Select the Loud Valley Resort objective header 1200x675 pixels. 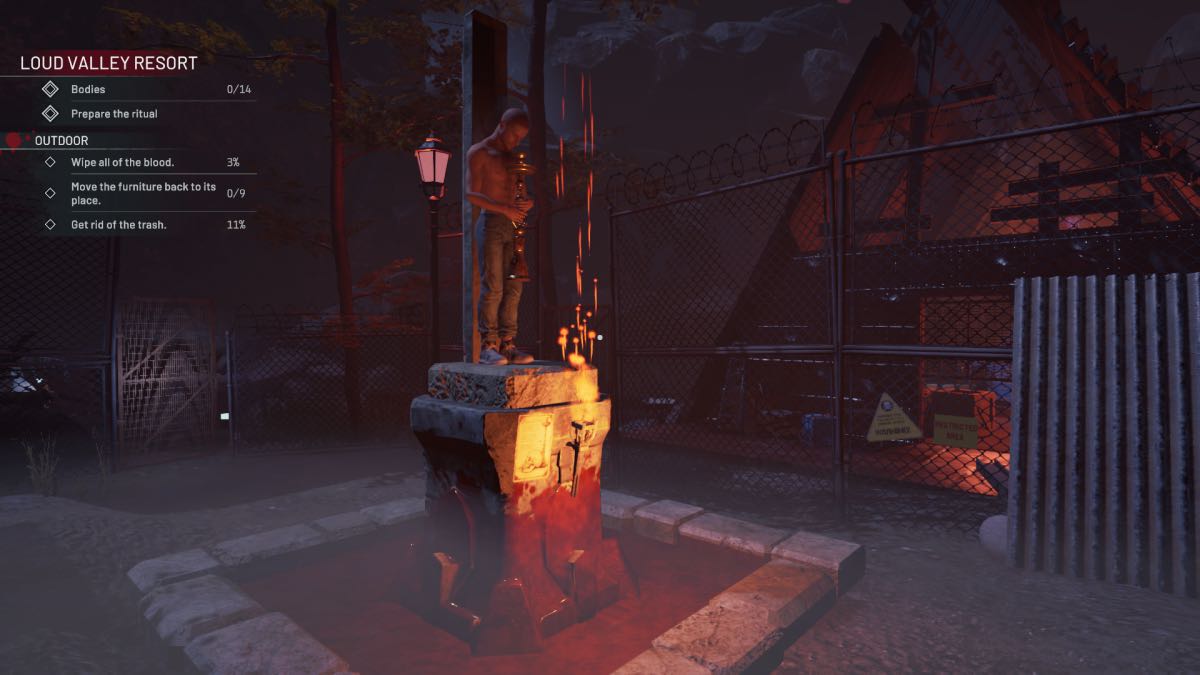coord(109,63)
